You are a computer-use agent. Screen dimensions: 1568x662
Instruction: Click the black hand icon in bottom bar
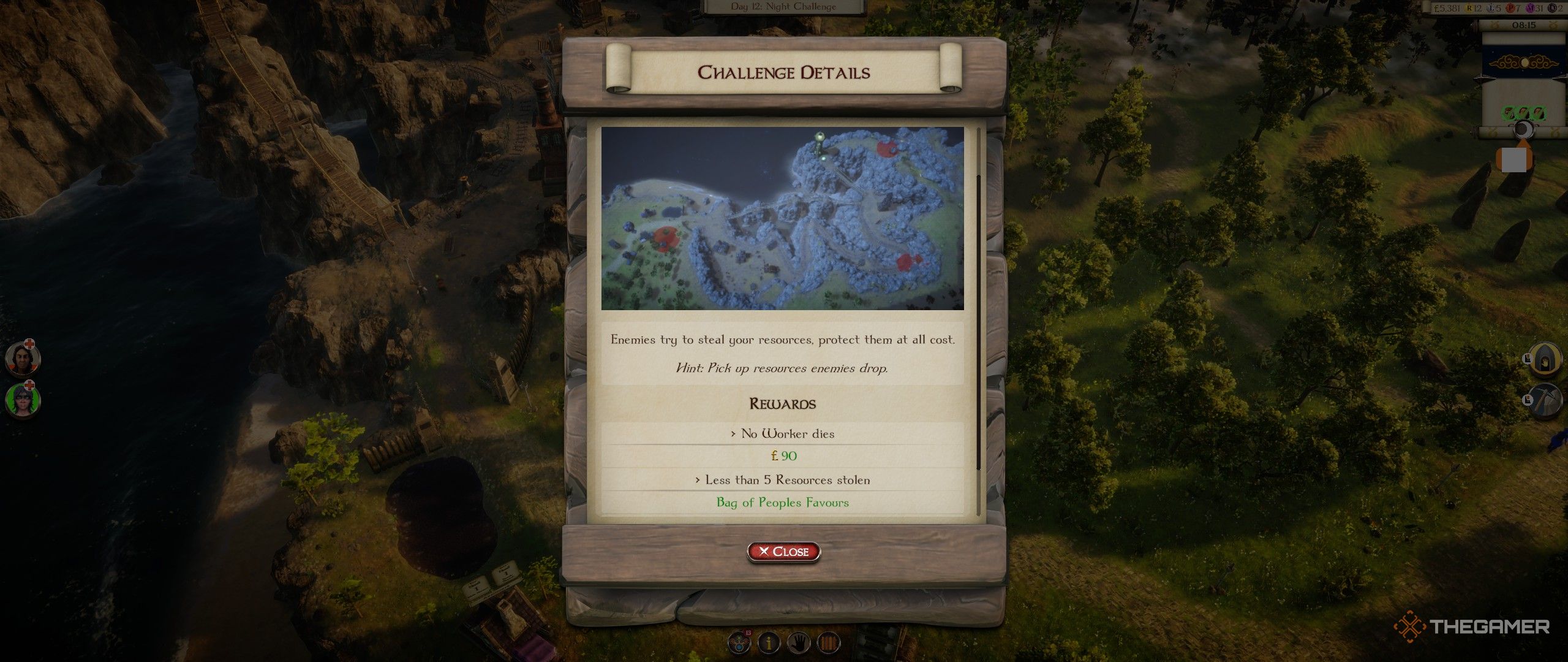point(798,642)
